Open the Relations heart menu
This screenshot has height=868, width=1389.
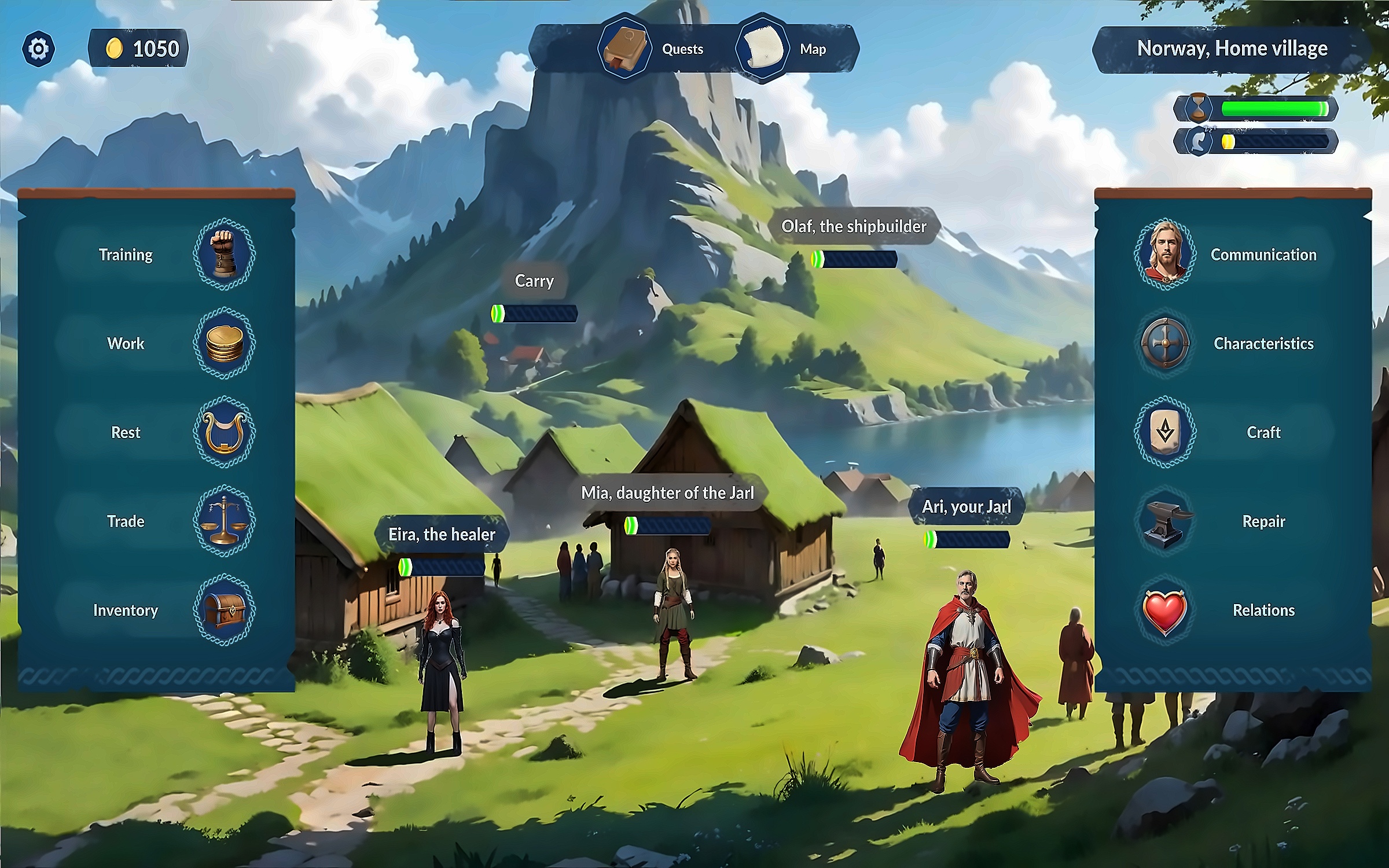pyautogui.click(x=1165, y=610)
